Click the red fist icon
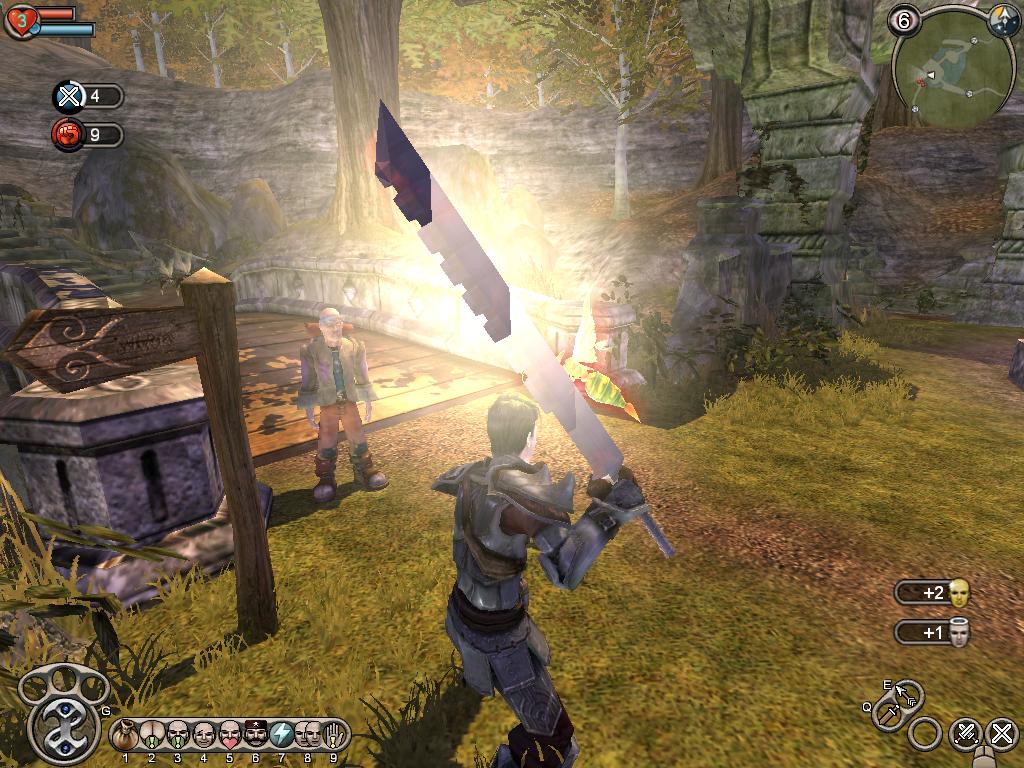 [x=68, y=134]
